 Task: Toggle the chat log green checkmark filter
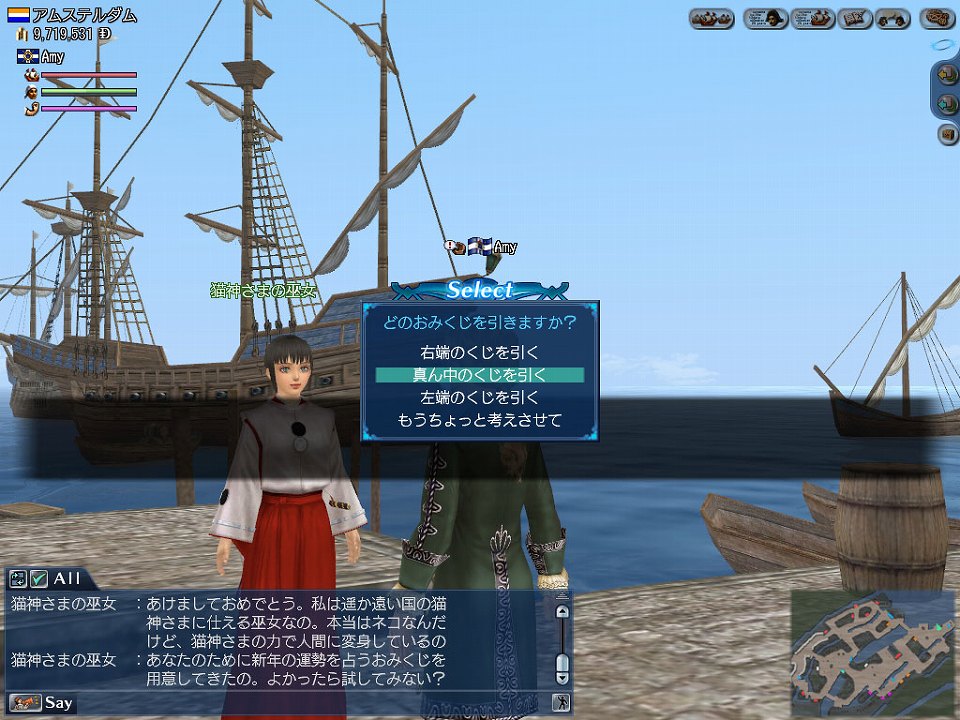point(39,578)
